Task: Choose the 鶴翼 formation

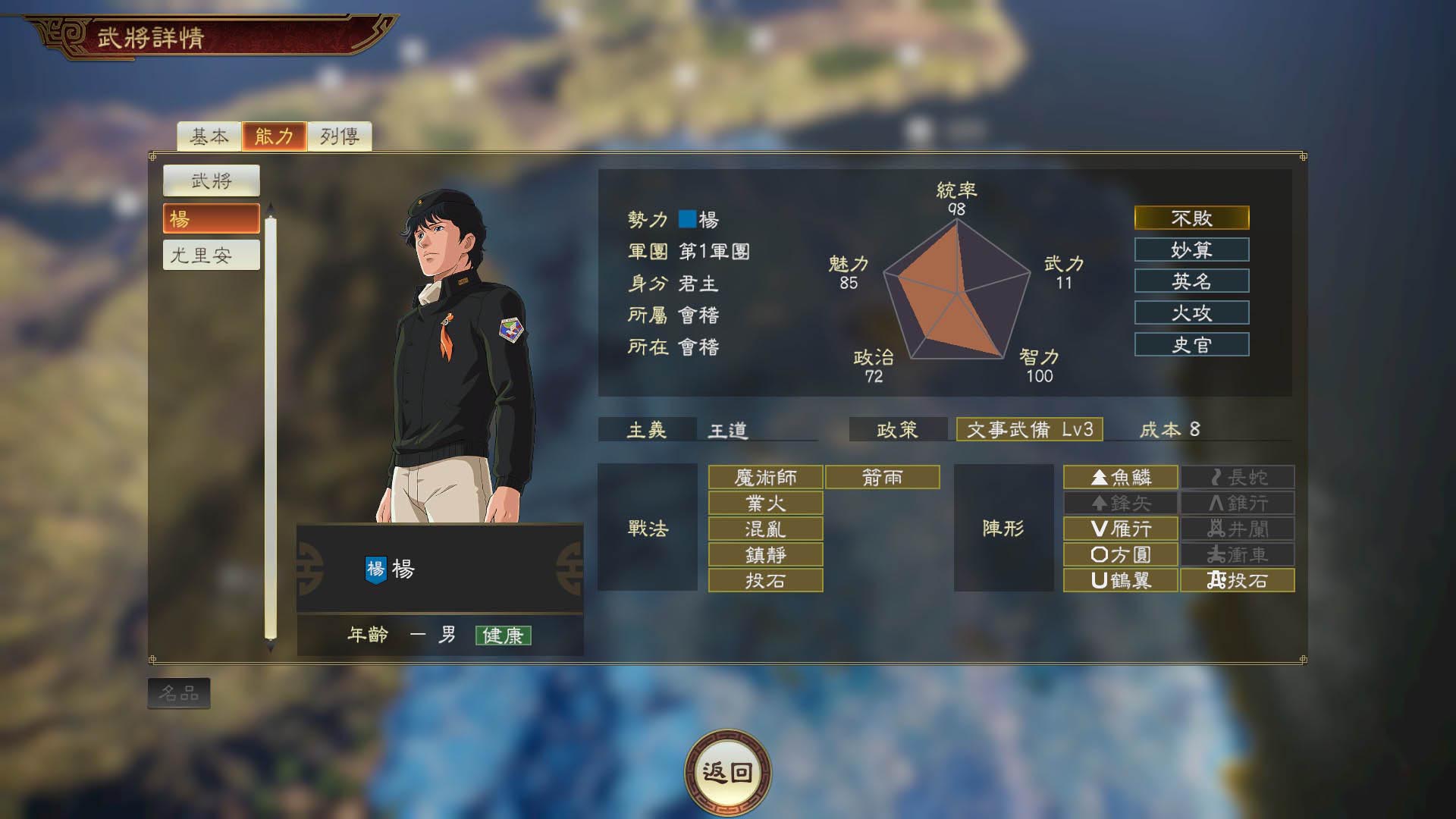Action: click(1120, 580)
